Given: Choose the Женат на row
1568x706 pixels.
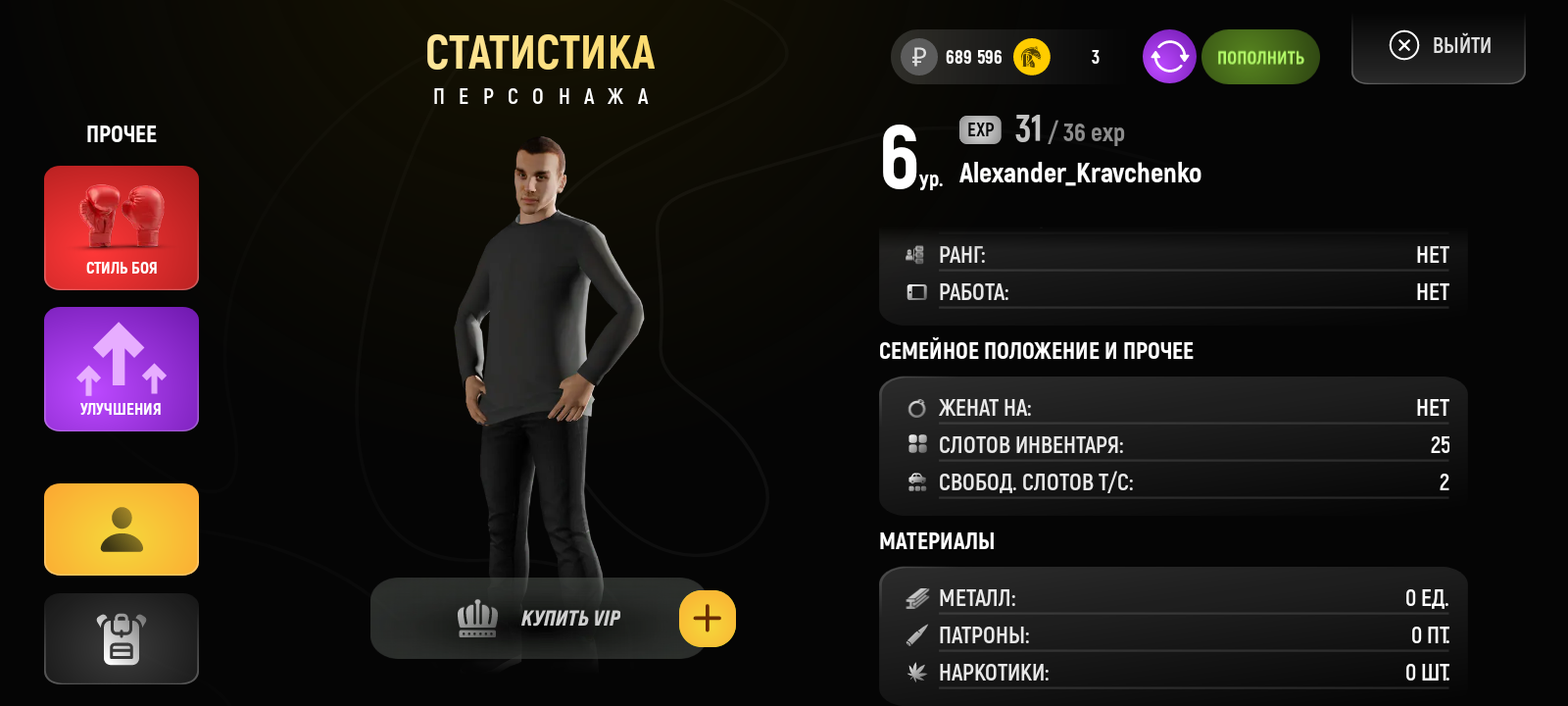Looking at the screenshot, I should coord(1176,408).
